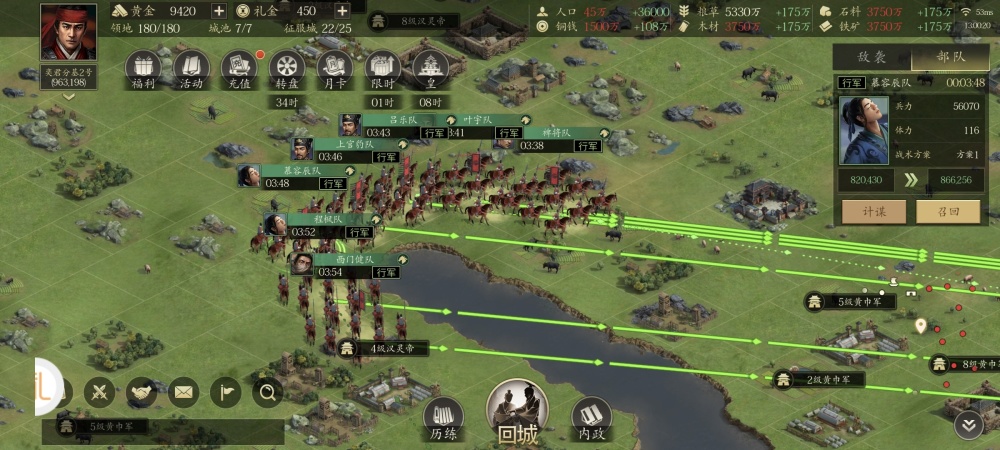Screen dimensions: 1000x450
Task: Select the 部队 troops tab
Action: (950, 58)
